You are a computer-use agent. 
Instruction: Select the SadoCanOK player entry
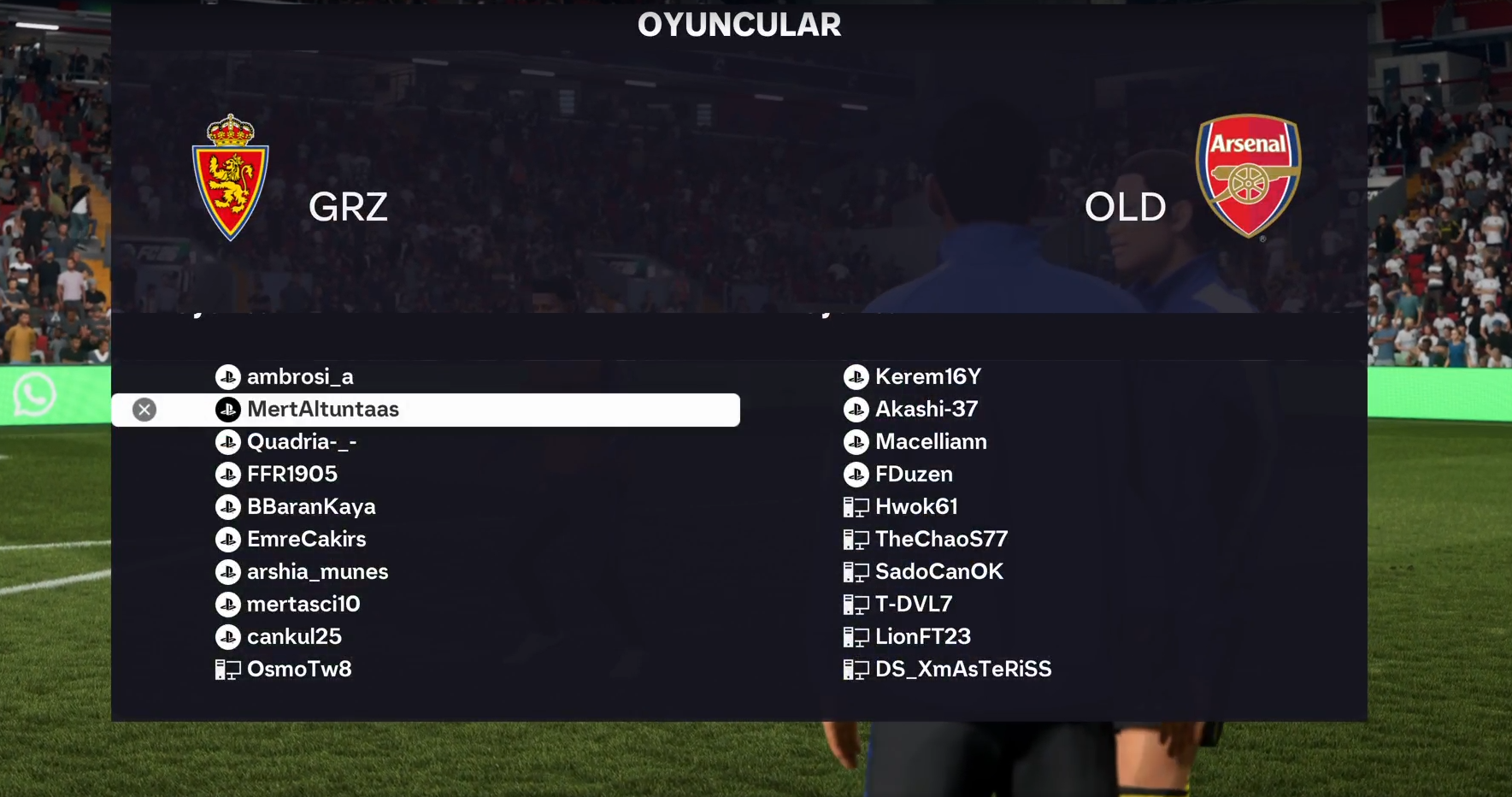(x=938, y=572)
